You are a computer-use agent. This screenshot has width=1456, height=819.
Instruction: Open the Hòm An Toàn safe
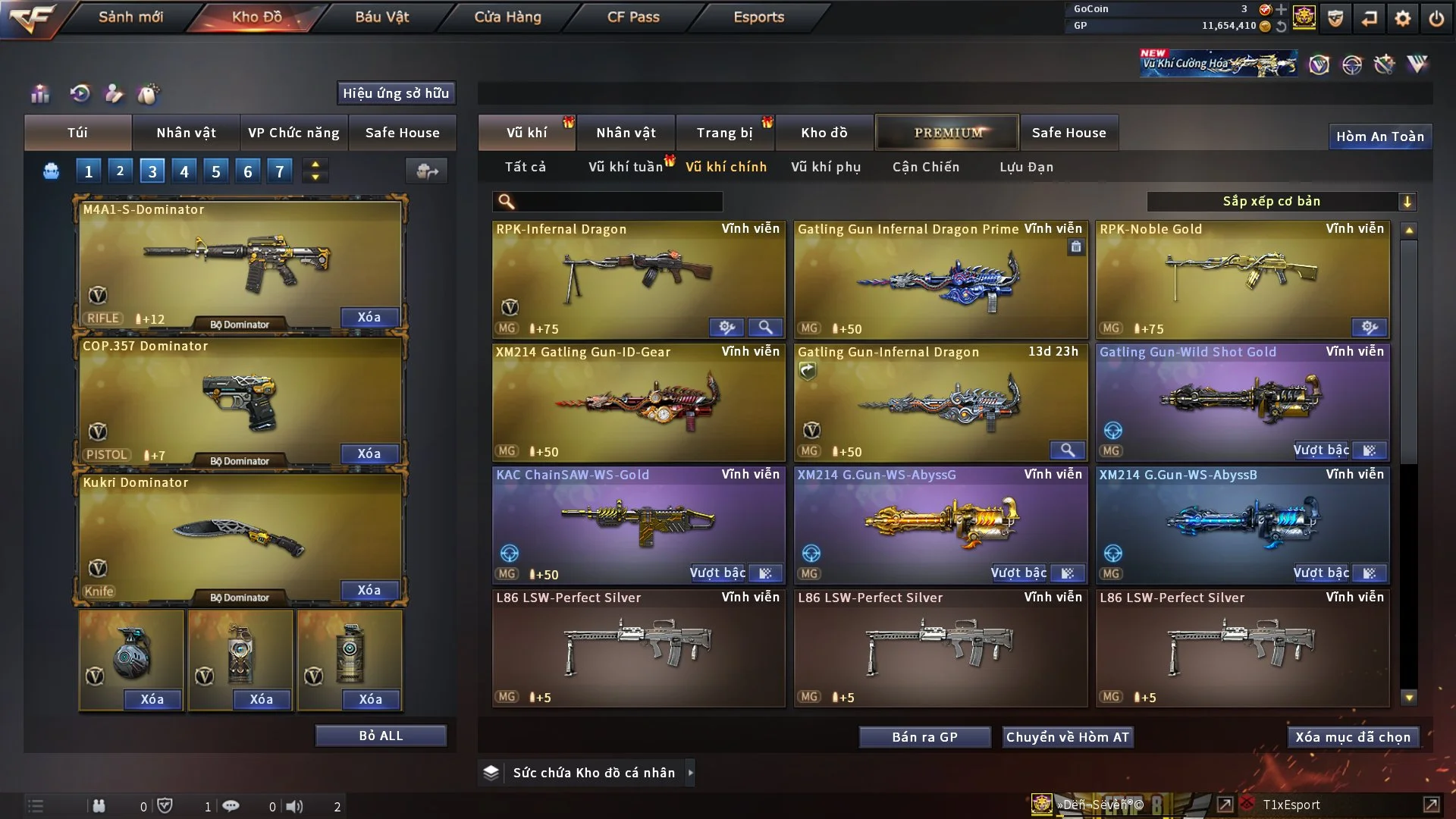[x=1379, y=136]
